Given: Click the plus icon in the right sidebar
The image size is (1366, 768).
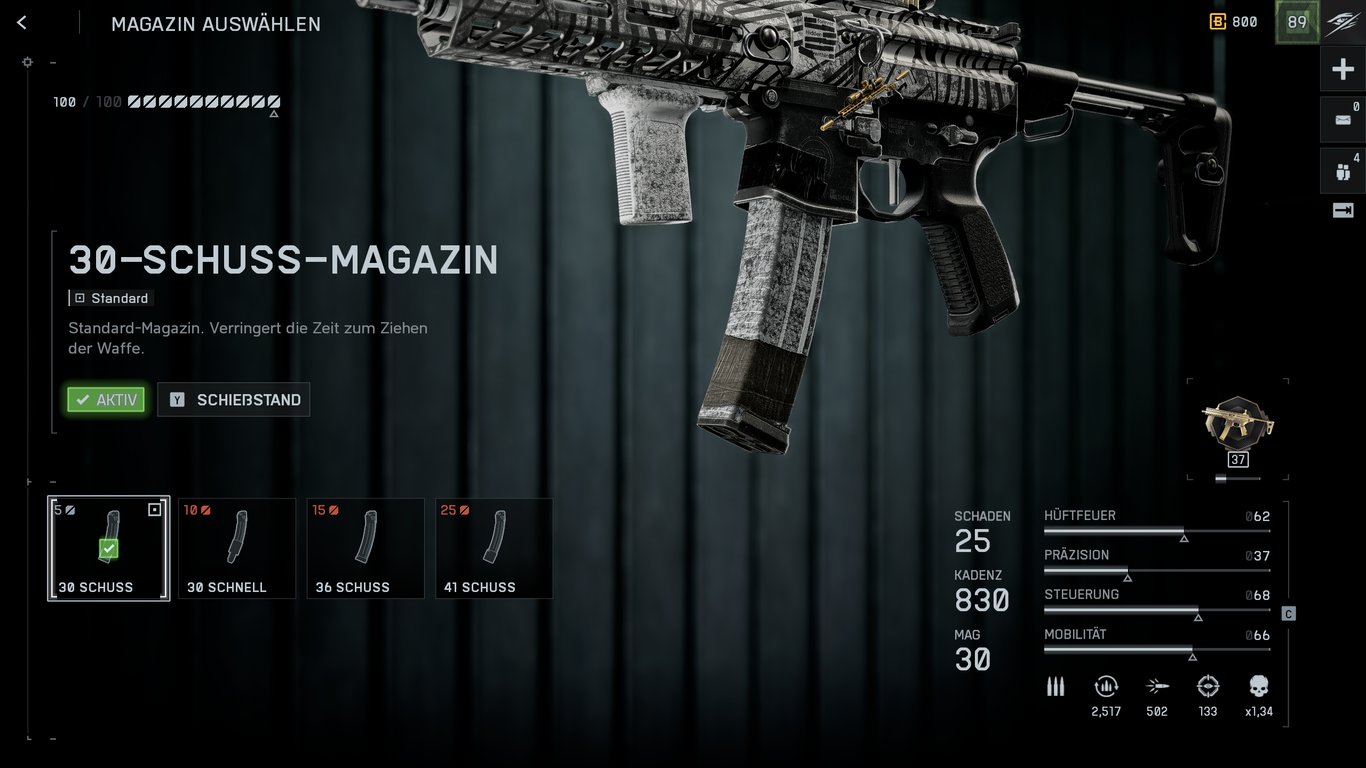Looking at the screenshot, I should (x=1341, y=68).
